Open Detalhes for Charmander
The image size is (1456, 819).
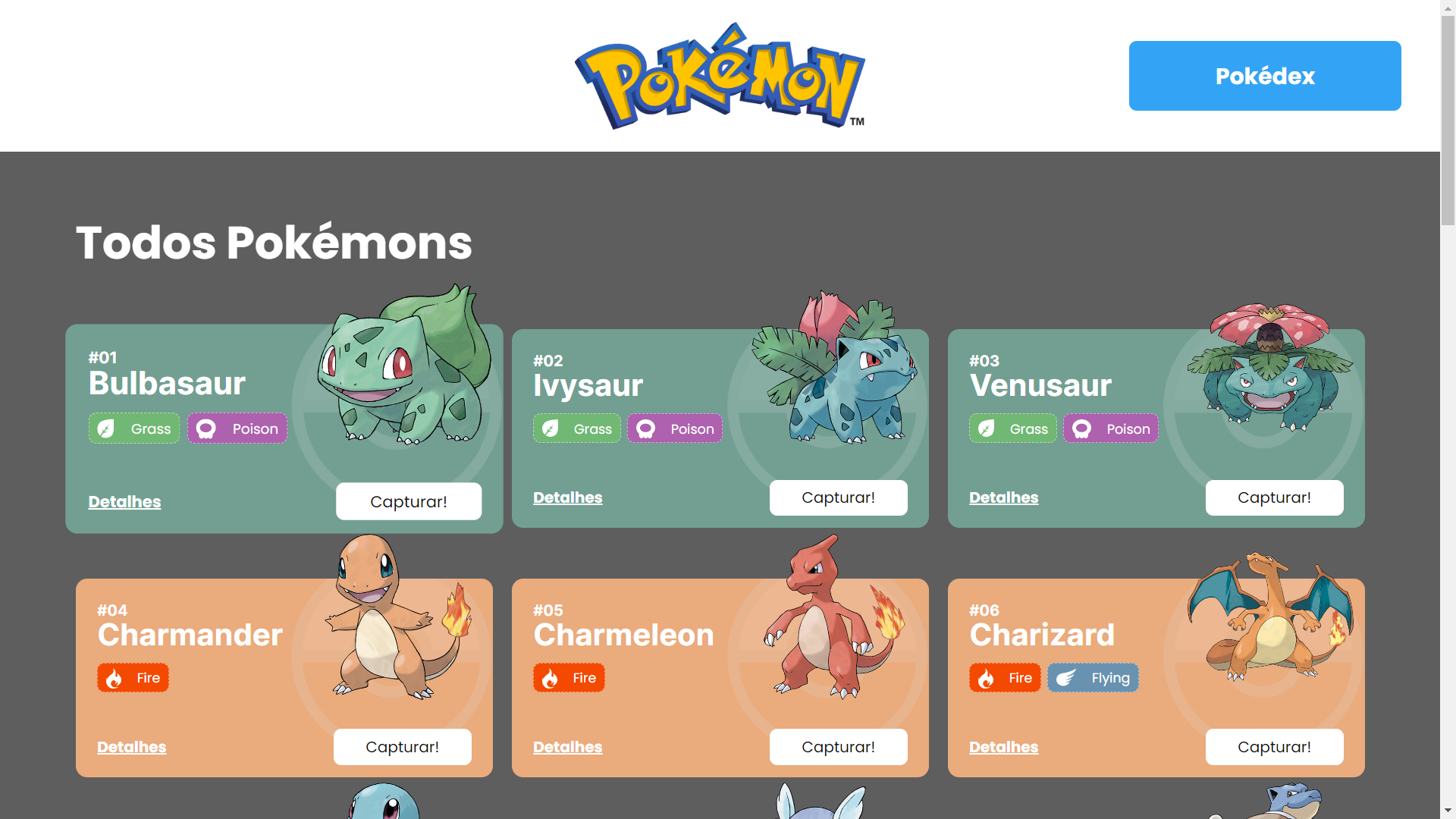[131, 747]
